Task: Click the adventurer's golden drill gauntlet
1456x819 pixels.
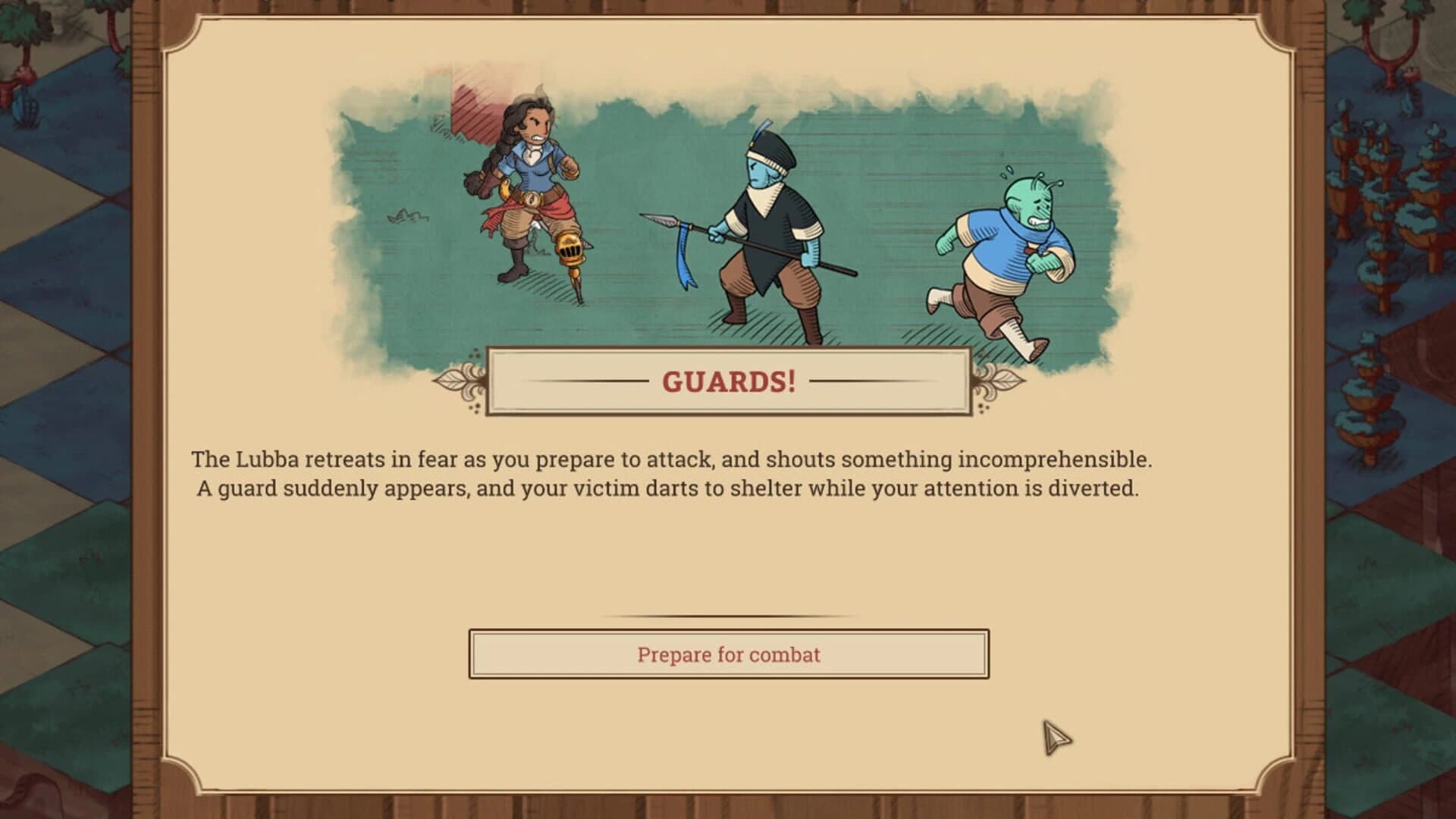Action: coord(569,250)
